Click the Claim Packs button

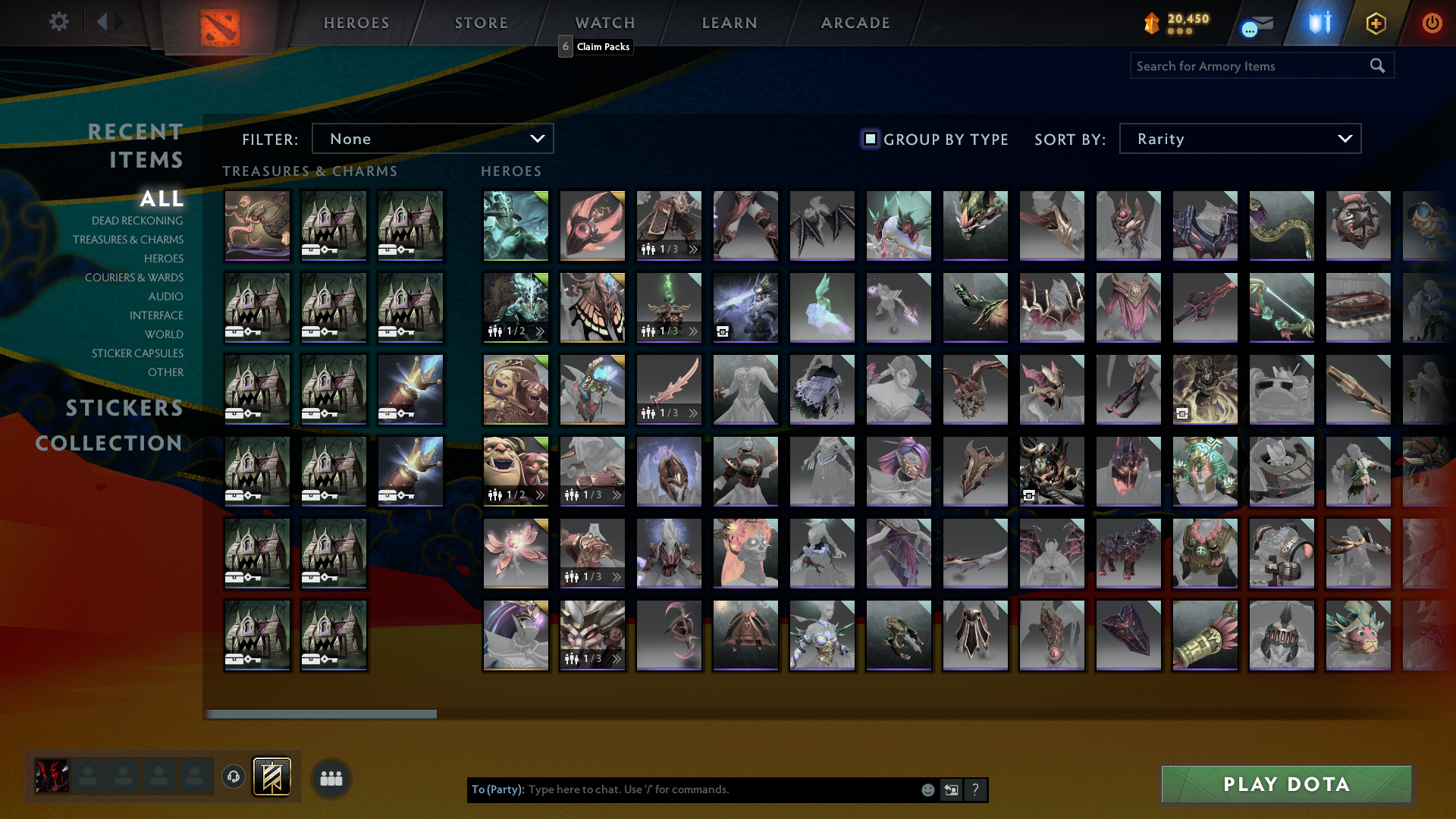602,47
